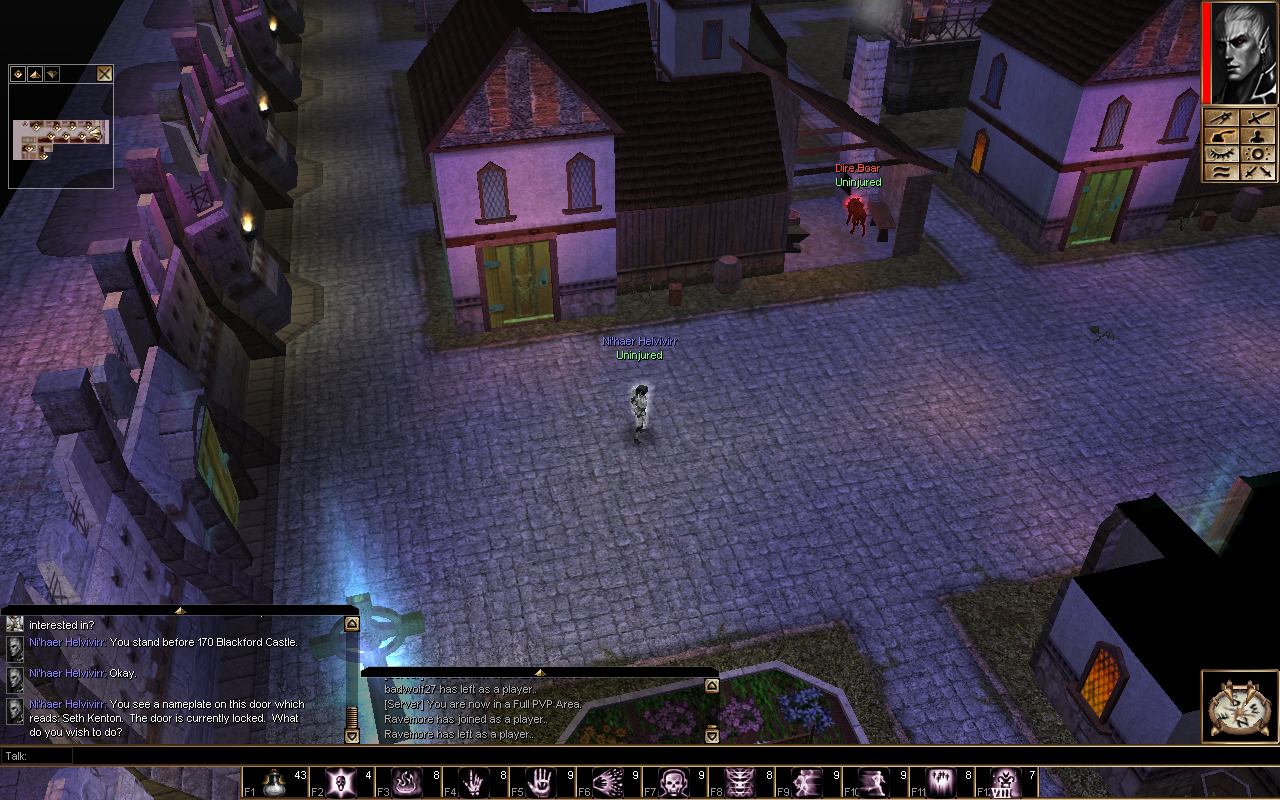
Task: Click the ring of dots panel button
Action: point(1257,154)
